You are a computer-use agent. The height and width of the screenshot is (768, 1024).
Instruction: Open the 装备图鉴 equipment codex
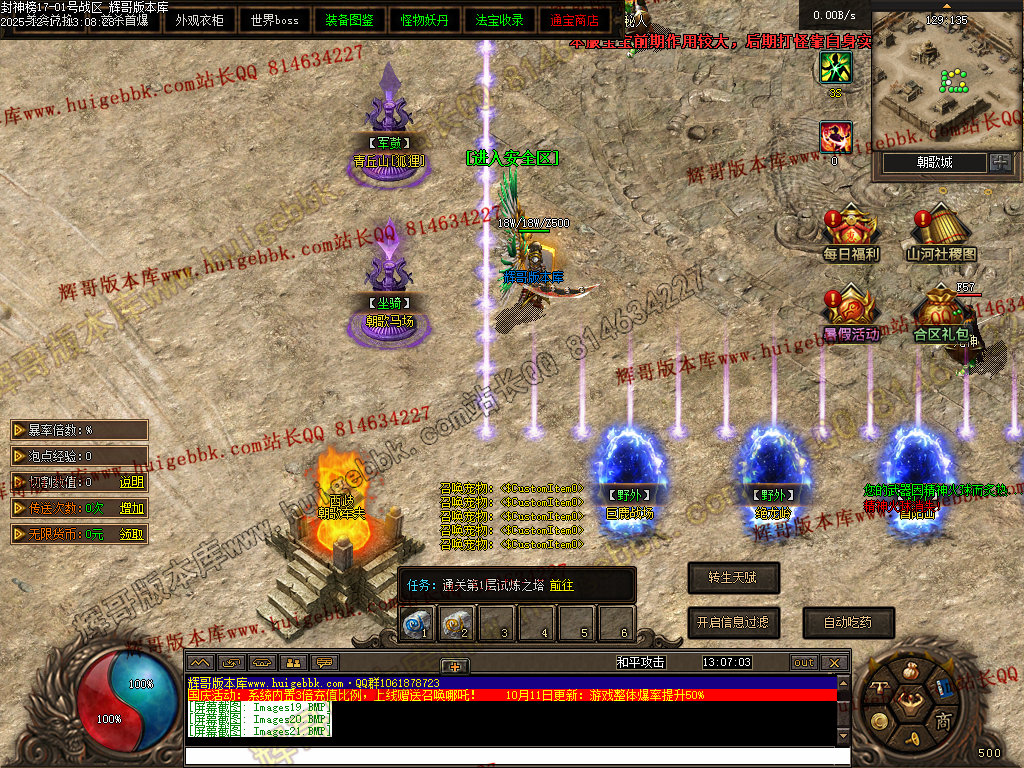click(349, 20)
